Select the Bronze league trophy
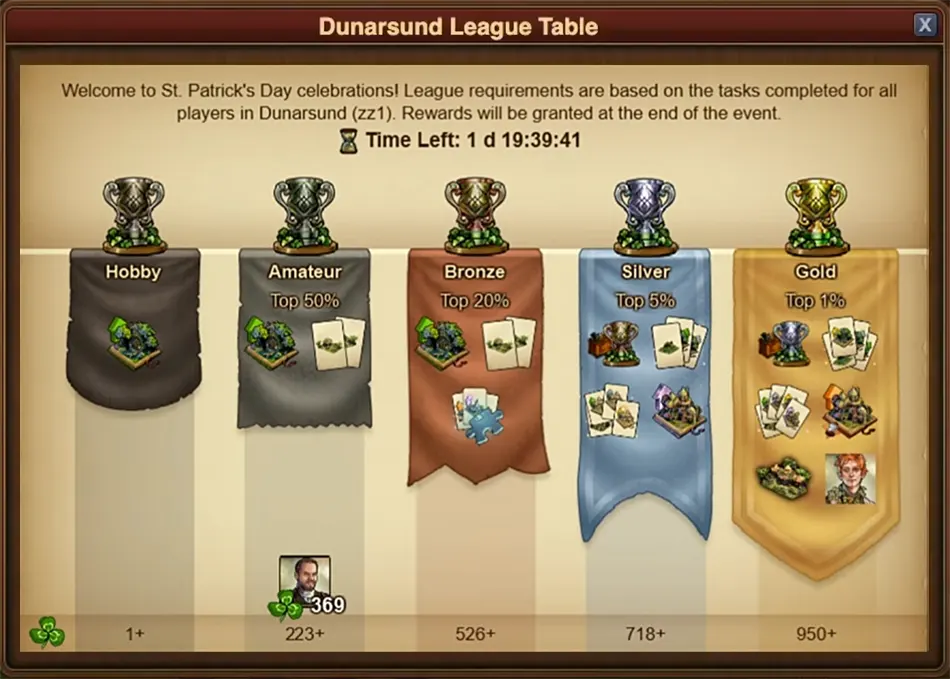The image size is (950, 679). coord(475,214)
